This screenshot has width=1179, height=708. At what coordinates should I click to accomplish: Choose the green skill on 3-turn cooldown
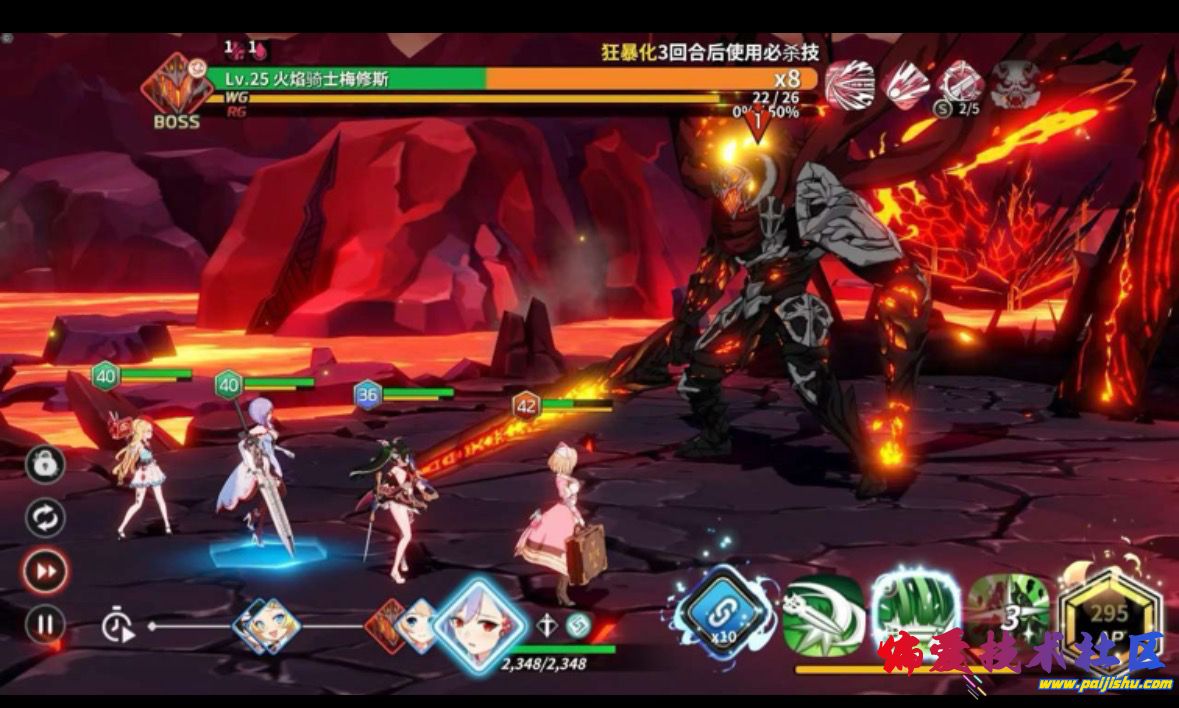[x=1006, y=612]
